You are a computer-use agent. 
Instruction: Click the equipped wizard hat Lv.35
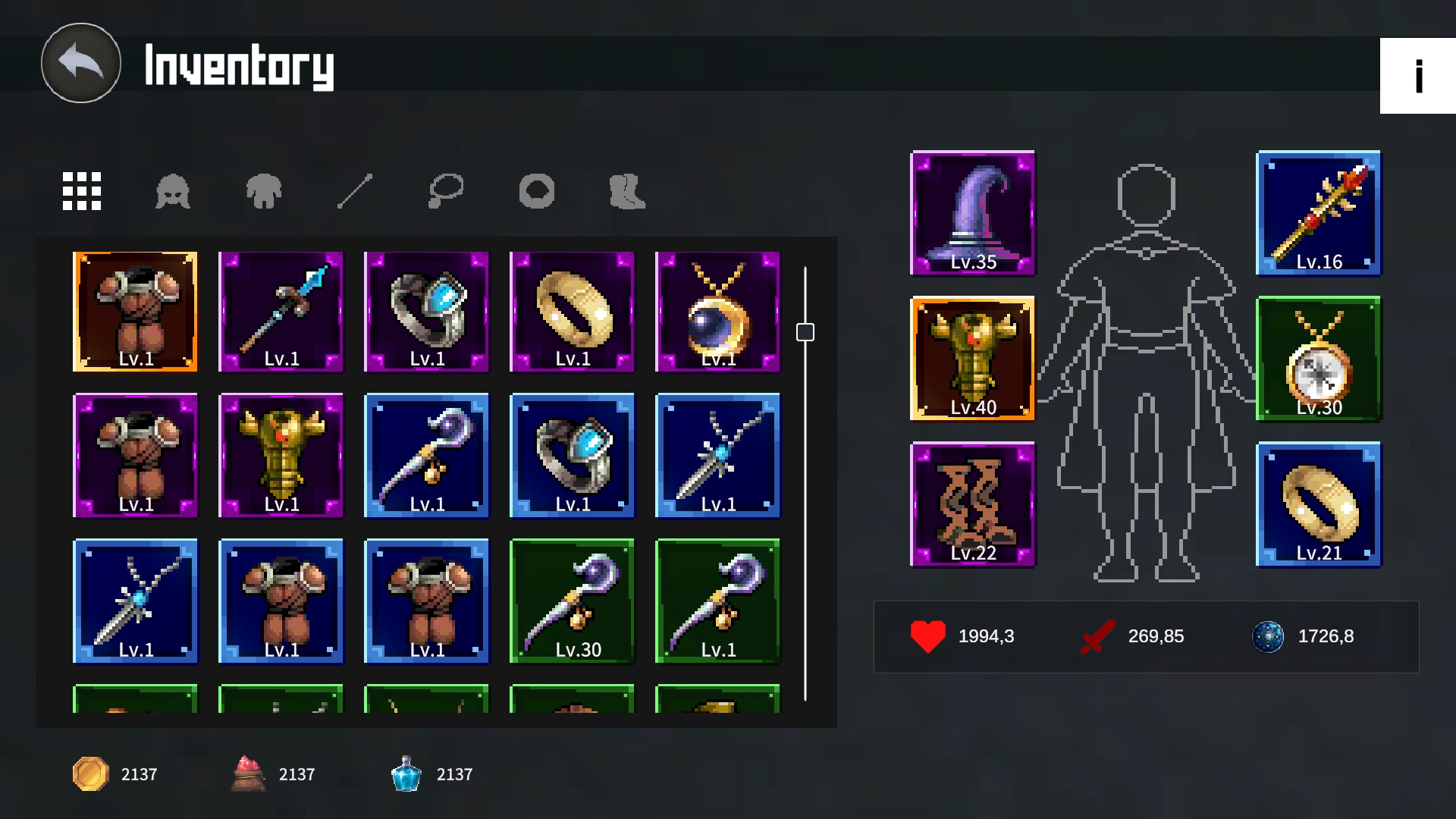[972, 213]
